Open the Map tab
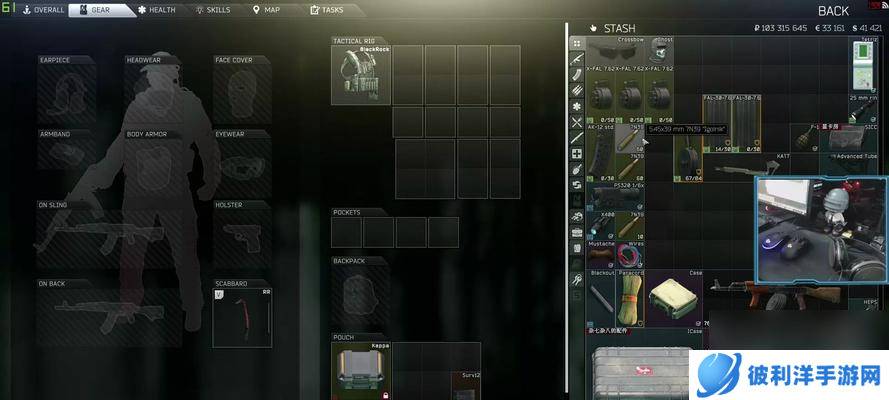The height and width of the screenshot is (400, 889). click(266, 10)
